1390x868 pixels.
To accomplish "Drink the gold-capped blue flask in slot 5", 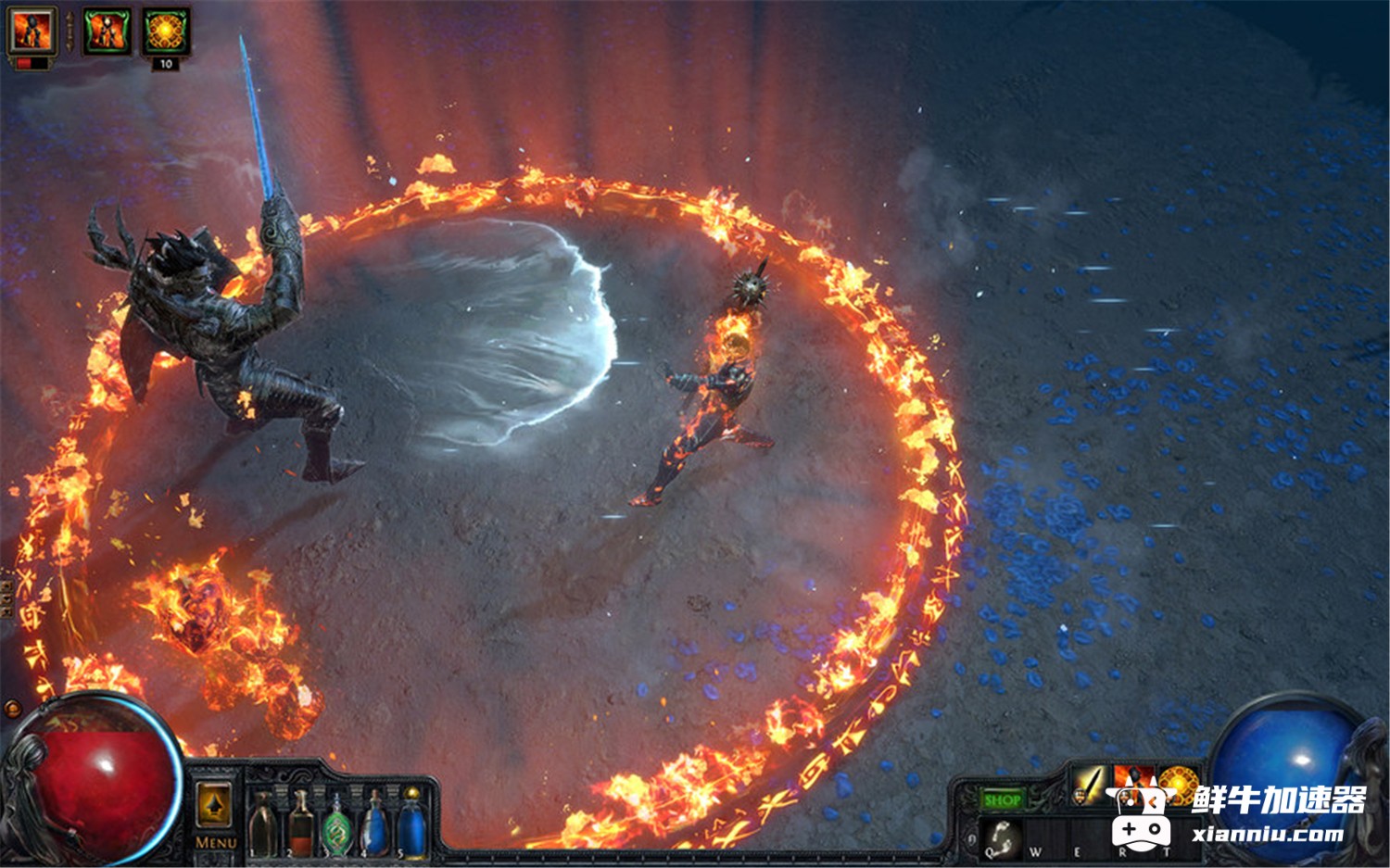I will [411, 824].
